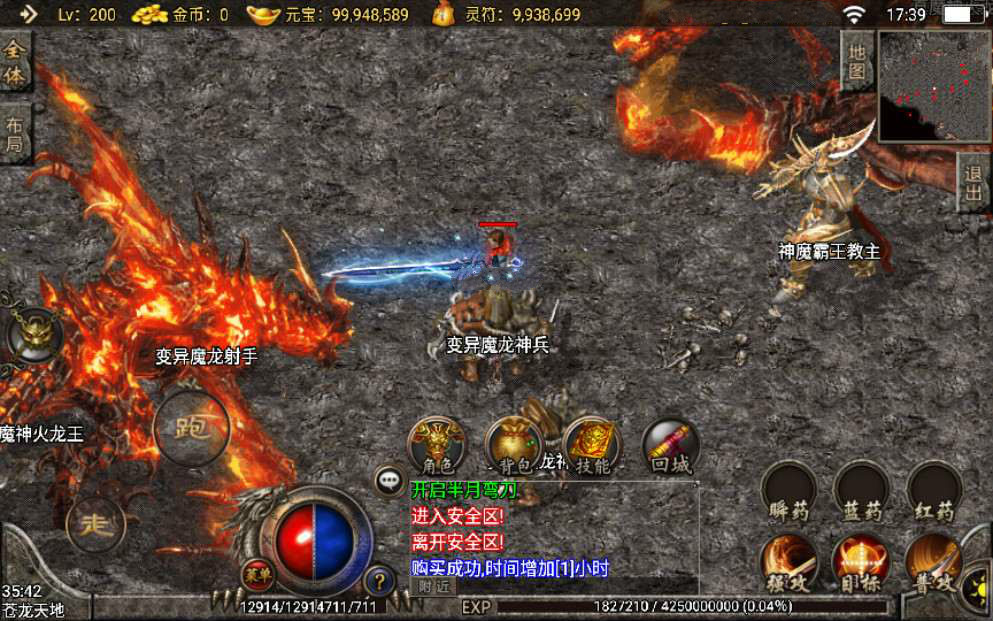993x621 pixels.
Task: Click the 退出 exit button
Action: click(x=973, y=183)
